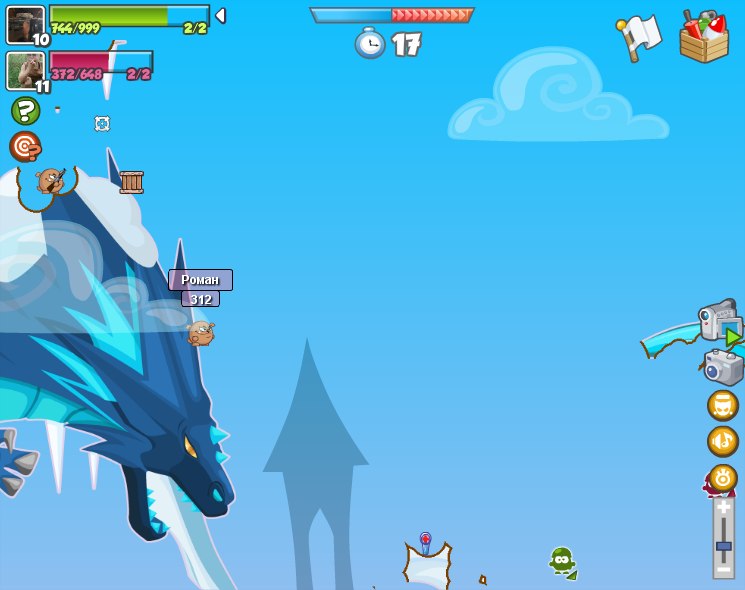The width and height of the screenshot is (745, 590).
Task: Click the red target hint button
Action: (25, 147)
